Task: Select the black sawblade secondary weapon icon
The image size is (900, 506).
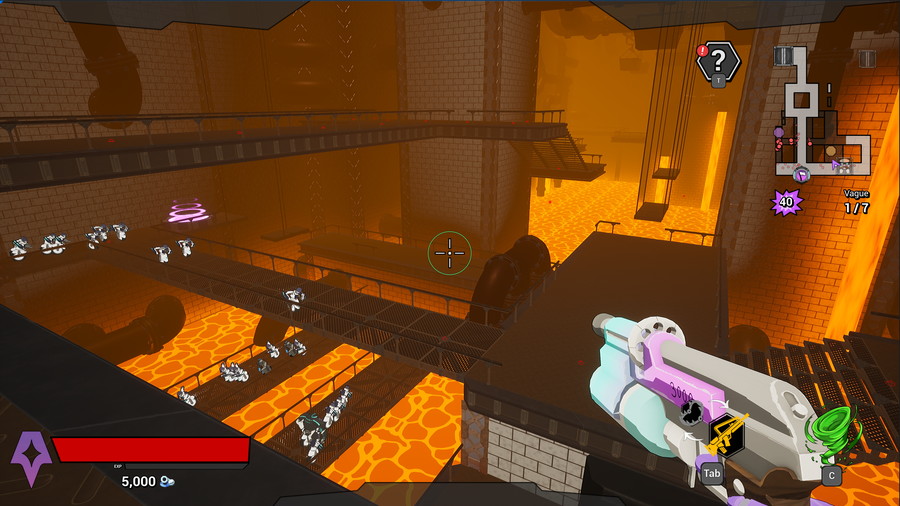Action: click(x=690, y=409)
